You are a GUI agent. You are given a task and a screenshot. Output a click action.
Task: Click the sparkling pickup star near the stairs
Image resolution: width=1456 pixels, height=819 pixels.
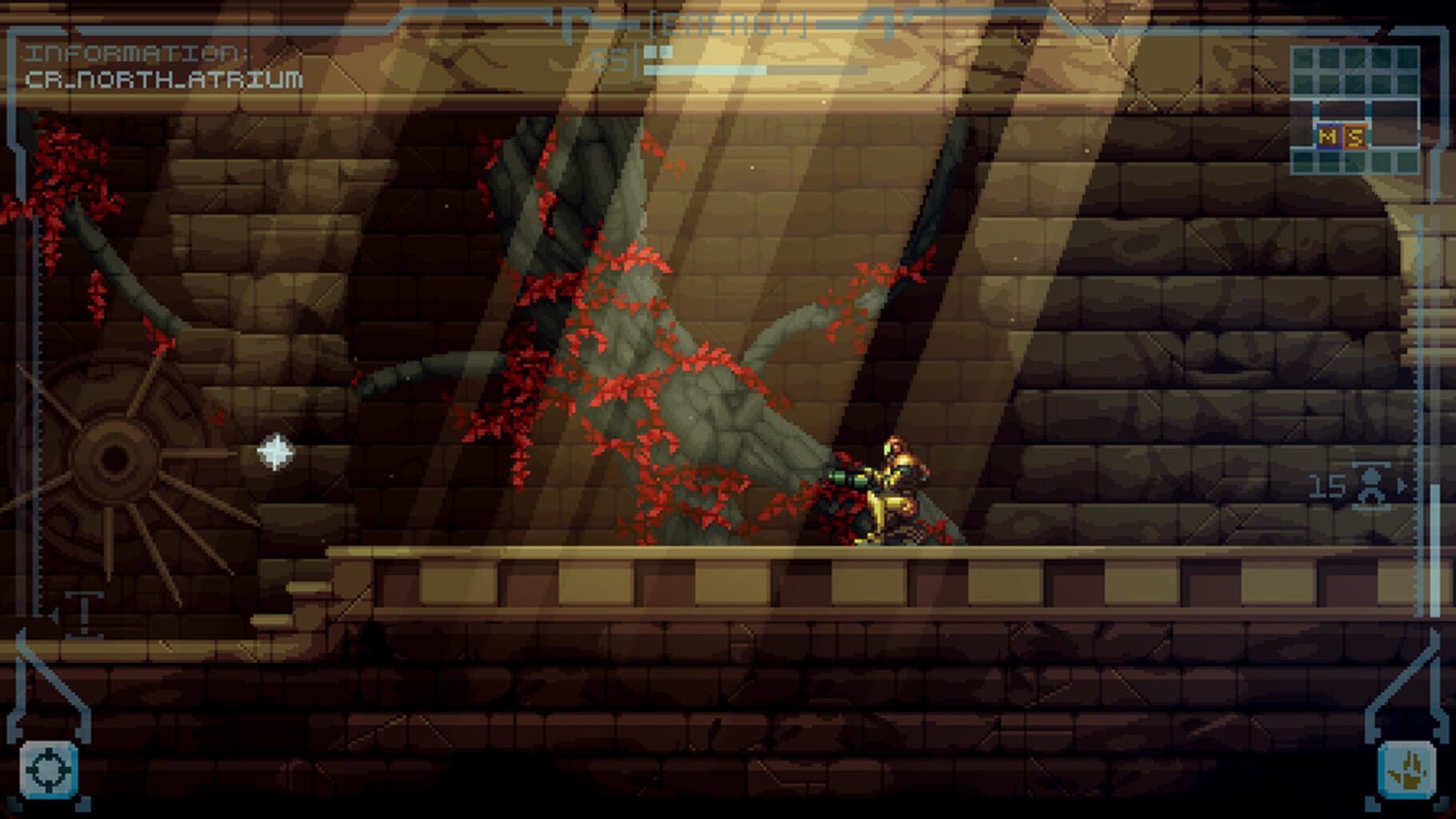coord(276,452)
